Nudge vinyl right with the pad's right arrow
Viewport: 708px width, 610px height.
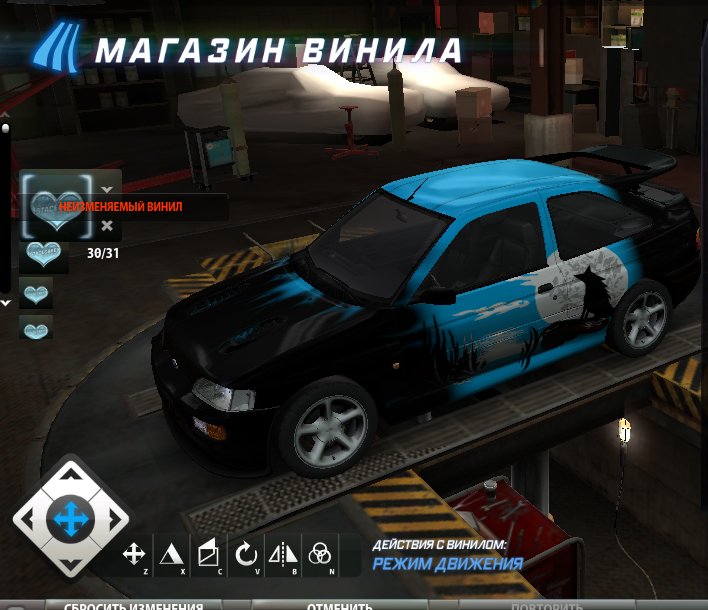[110, 519]
